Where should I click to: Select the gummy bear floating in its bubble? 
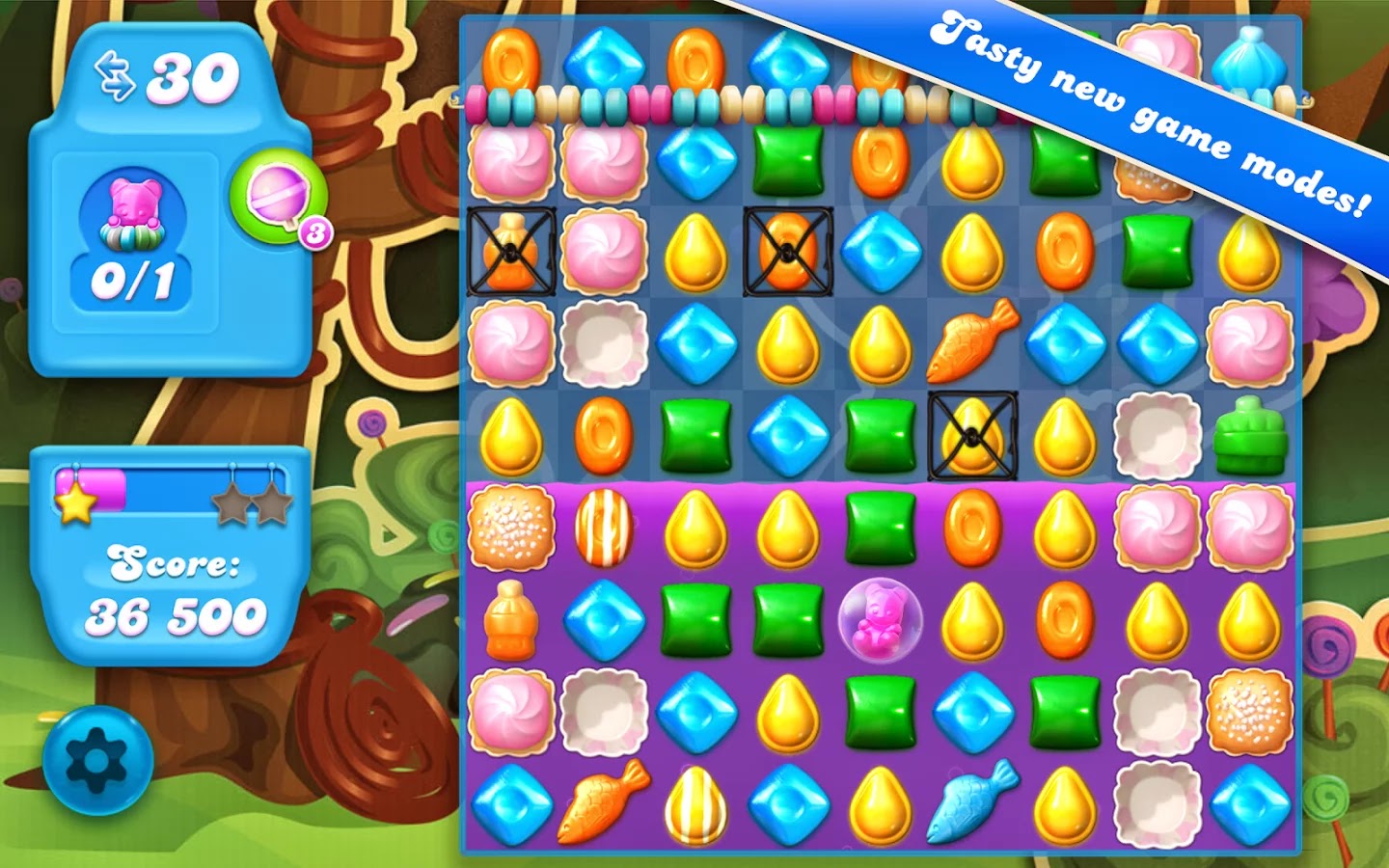[x=879, y=618]
